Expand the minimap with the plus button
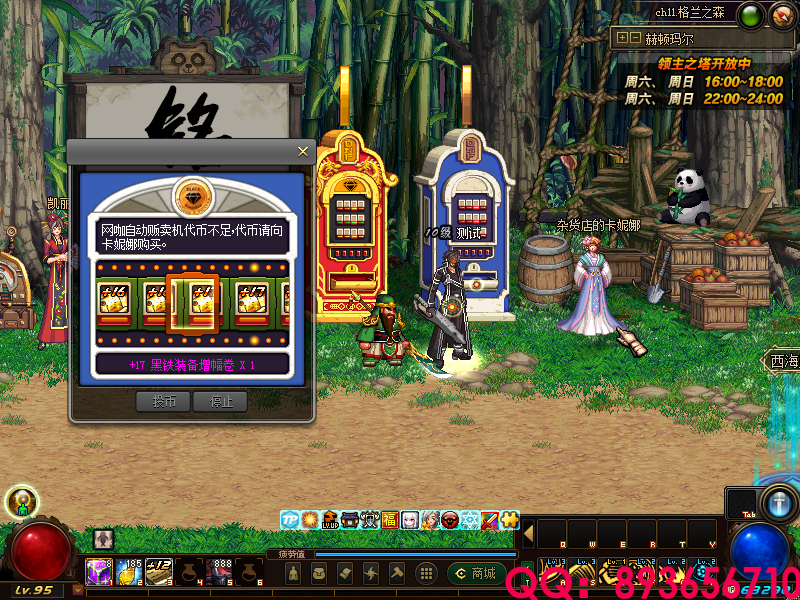 click(x=622, y=38)
